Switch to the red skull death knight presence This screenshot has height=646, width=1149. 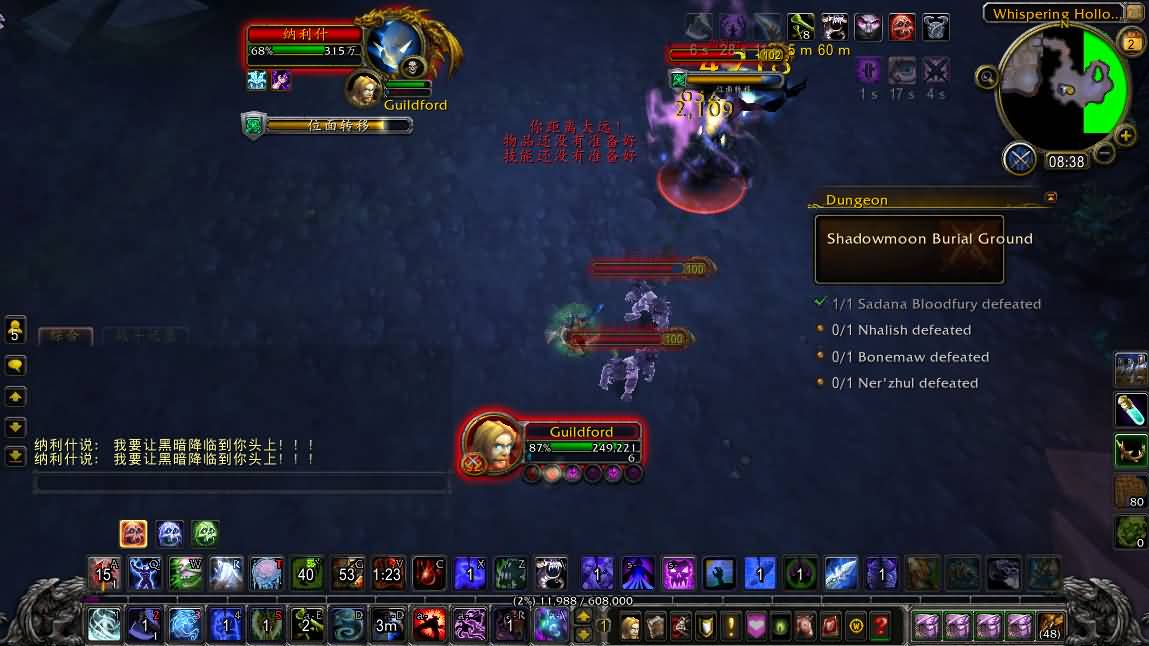133,533
